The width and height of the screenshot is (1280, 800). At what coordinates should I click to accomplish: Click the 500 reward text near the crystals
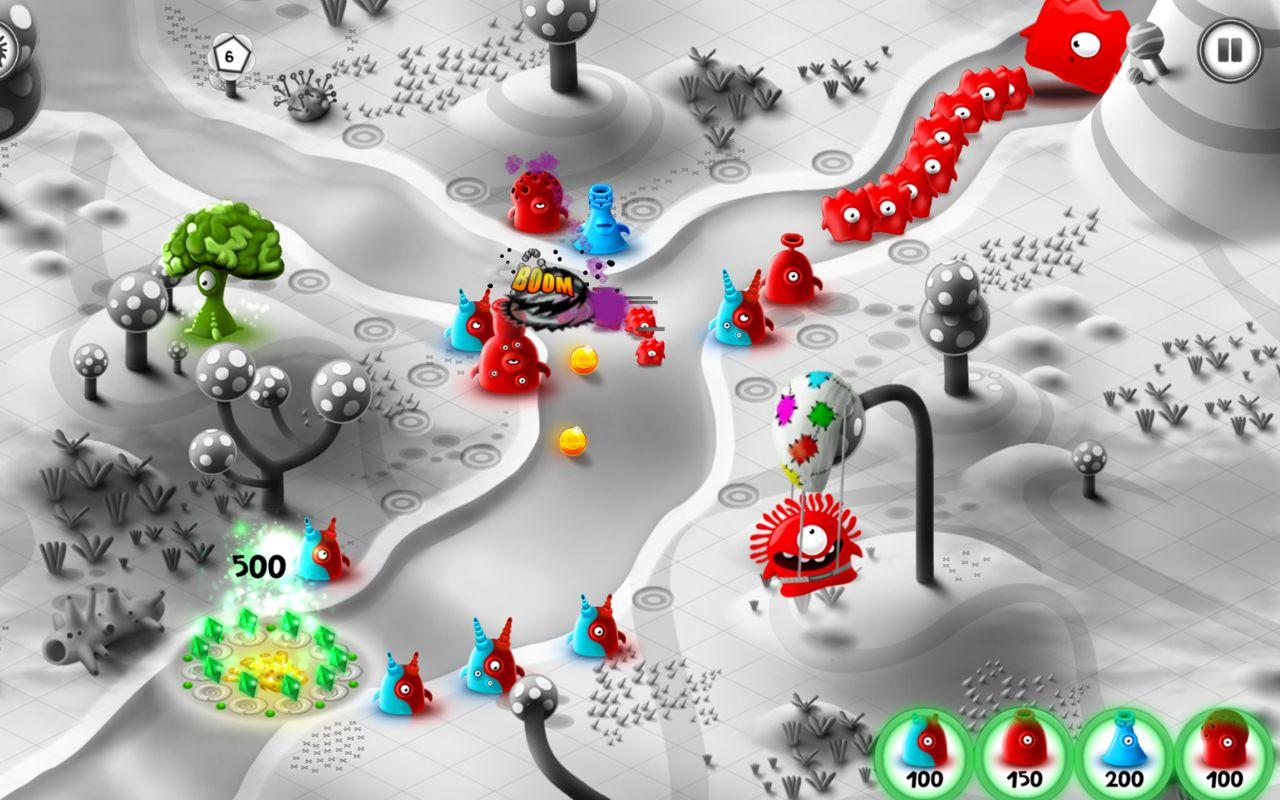point(258,565)
